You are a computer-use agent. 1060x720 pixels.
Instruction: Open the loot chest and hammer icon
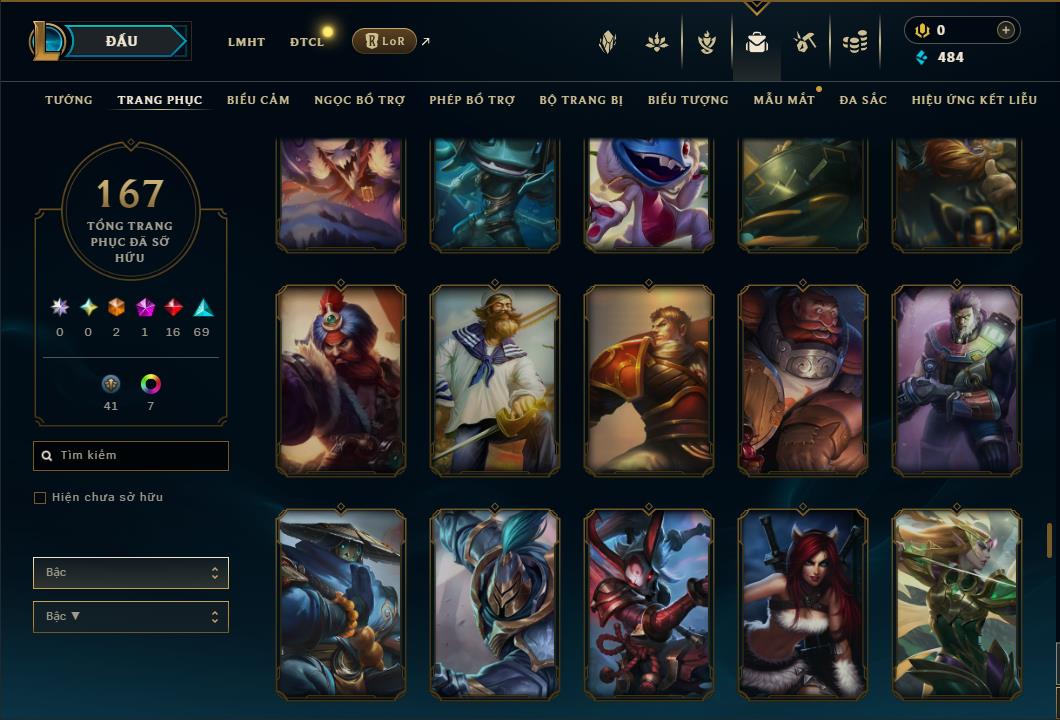coord(805,42)
